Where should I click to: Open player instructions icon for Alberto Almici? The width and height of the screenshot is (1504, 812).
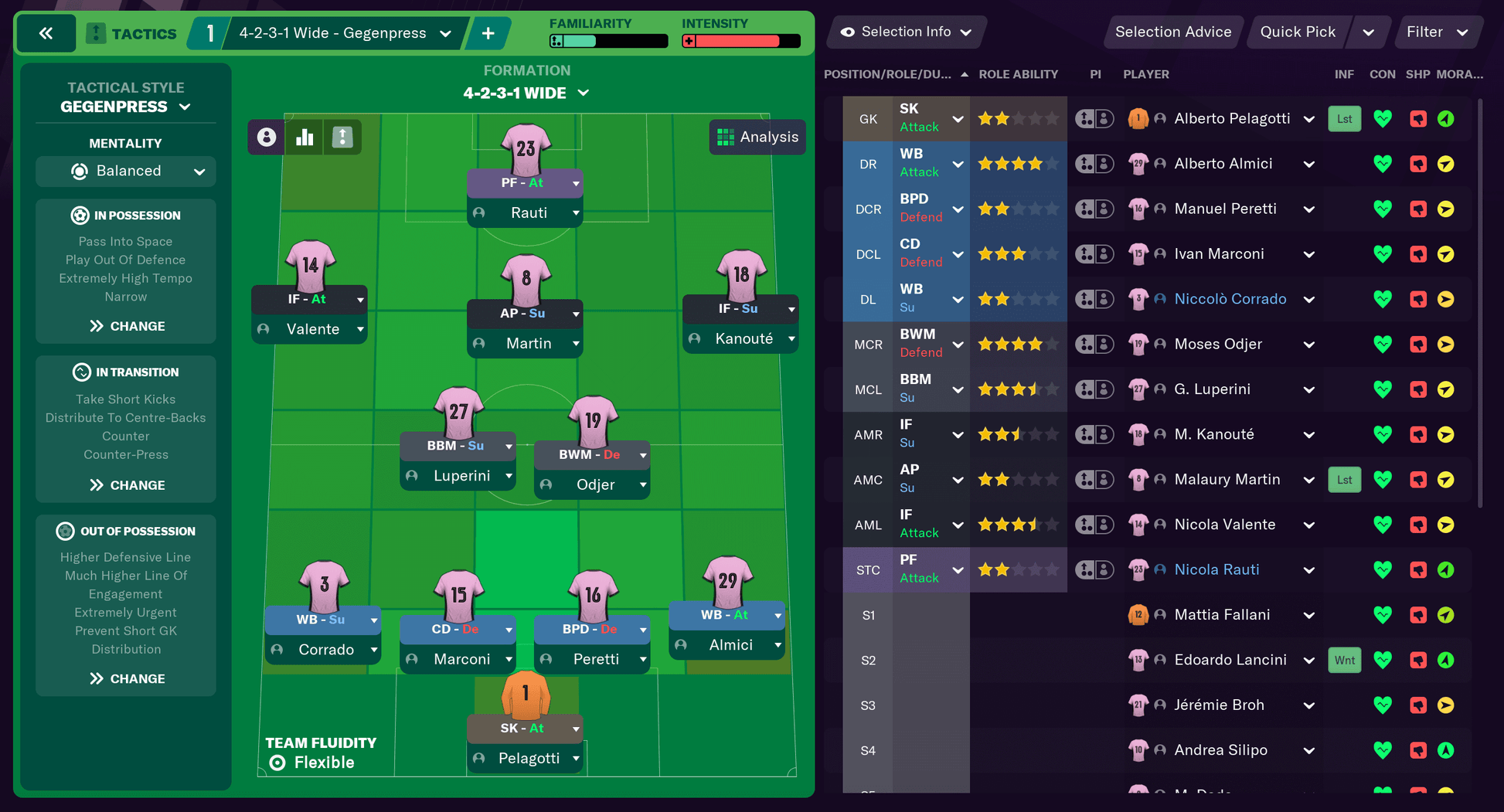(1094, 163)
